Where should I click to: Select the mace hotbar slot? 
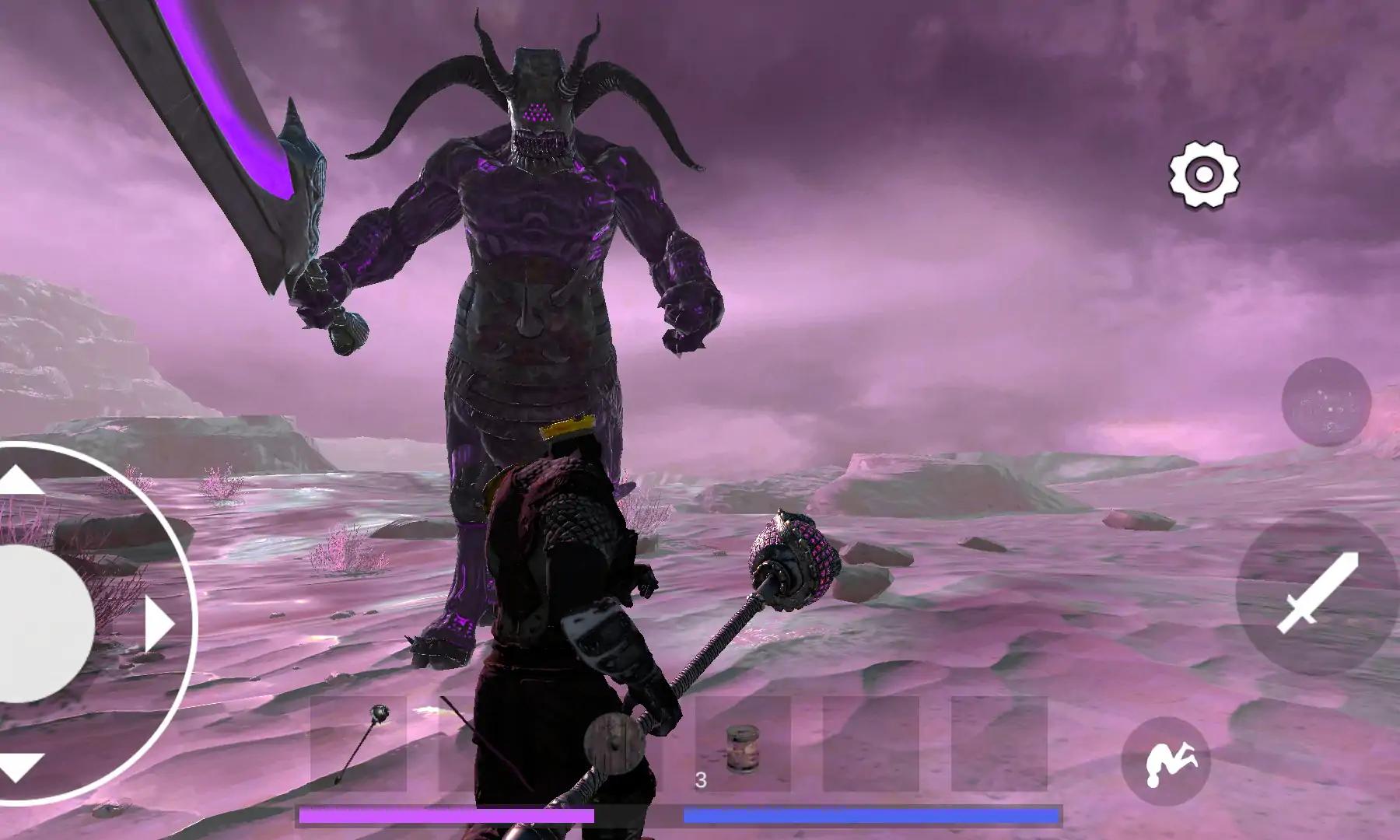point(359,744)
